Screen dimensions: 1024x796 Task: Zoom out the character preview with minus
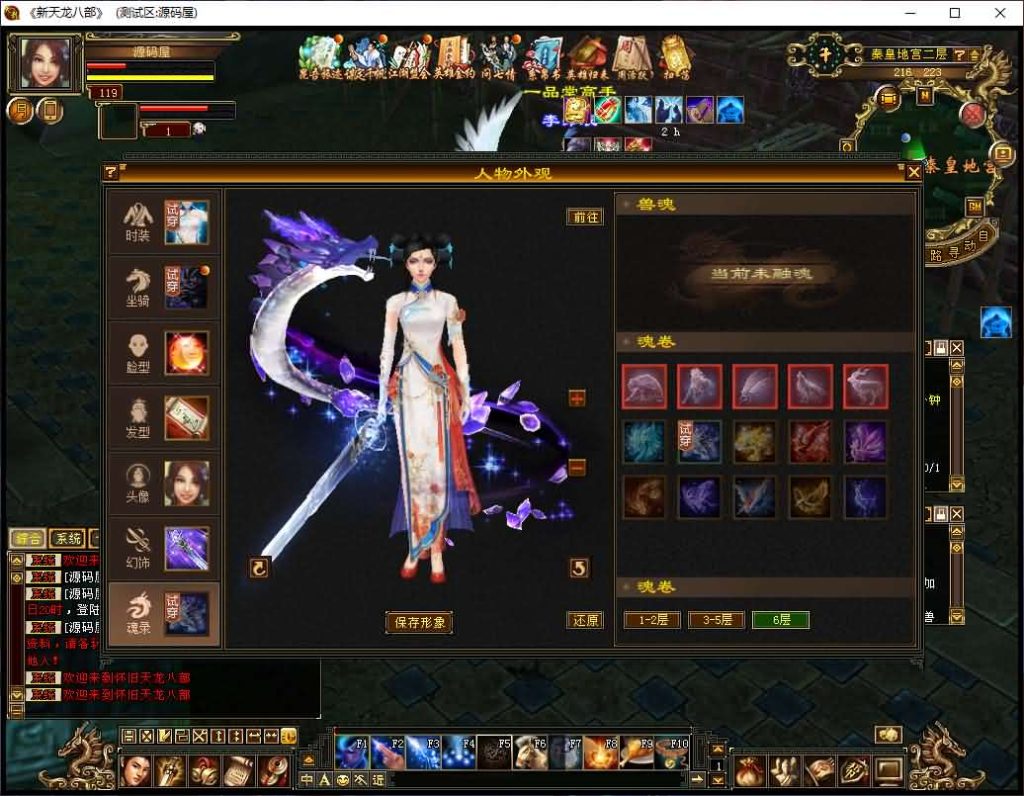pyautogui.click(x=577, y=467)
